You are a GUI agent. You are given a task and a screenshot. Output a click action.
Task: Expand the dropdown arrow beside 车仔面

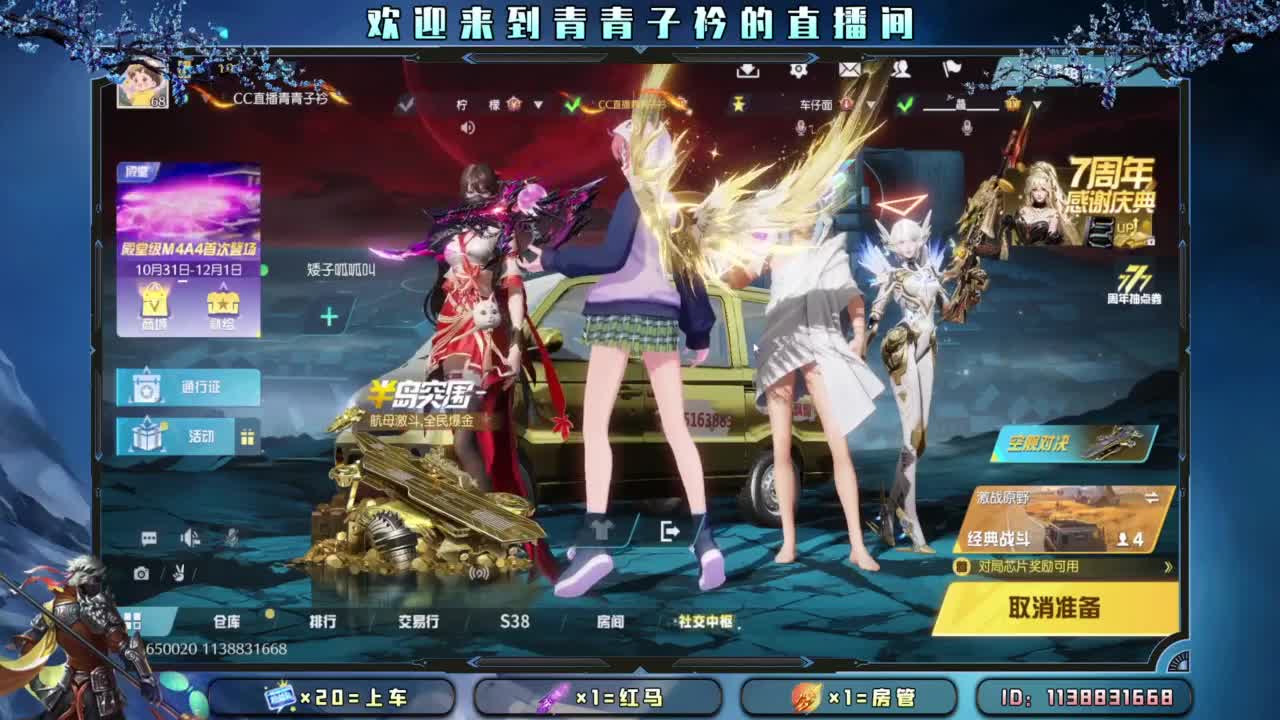point(871,106)
